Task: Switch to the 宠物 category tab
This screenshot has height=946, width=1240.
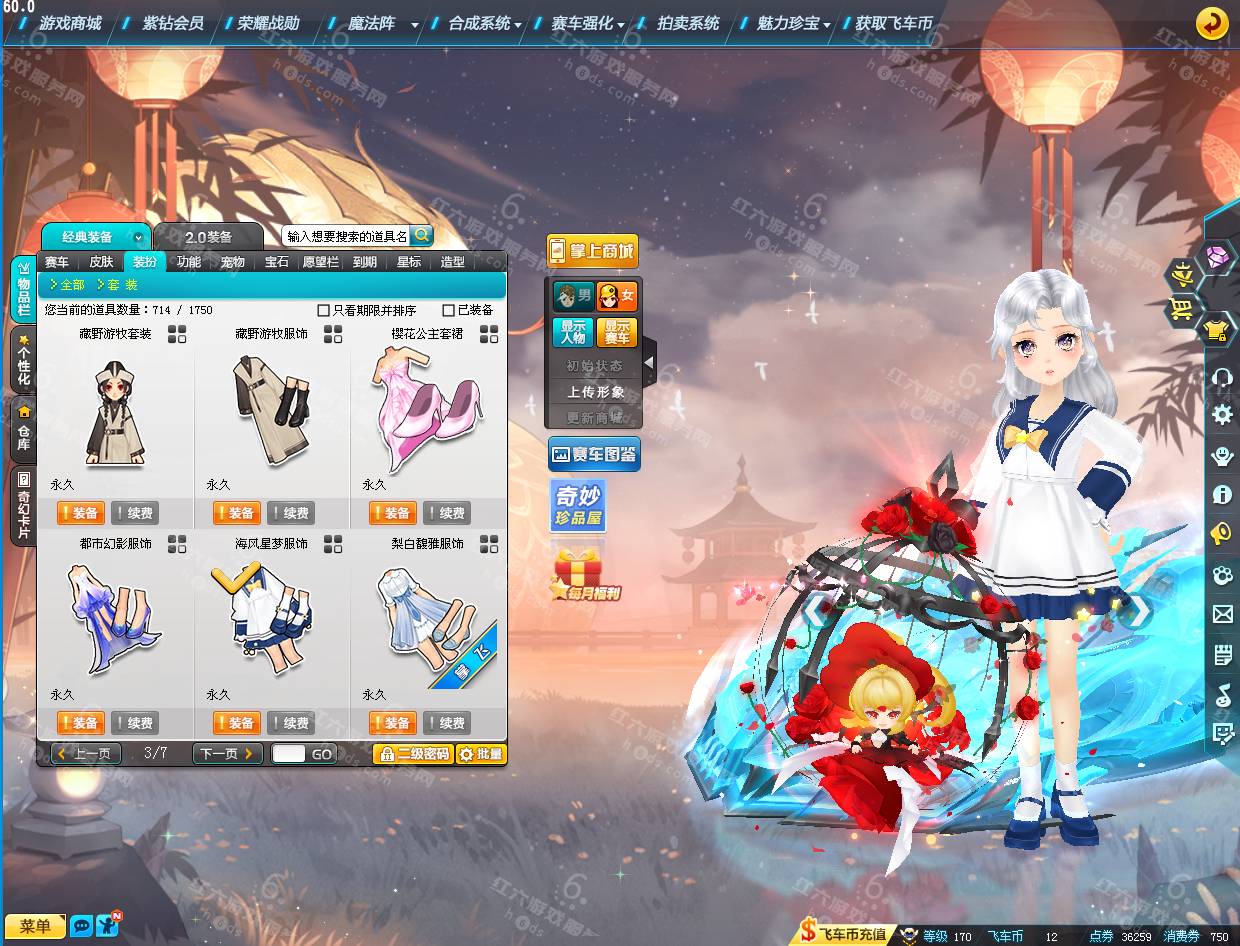Action: pyautogui.click(x=233, y=262)
